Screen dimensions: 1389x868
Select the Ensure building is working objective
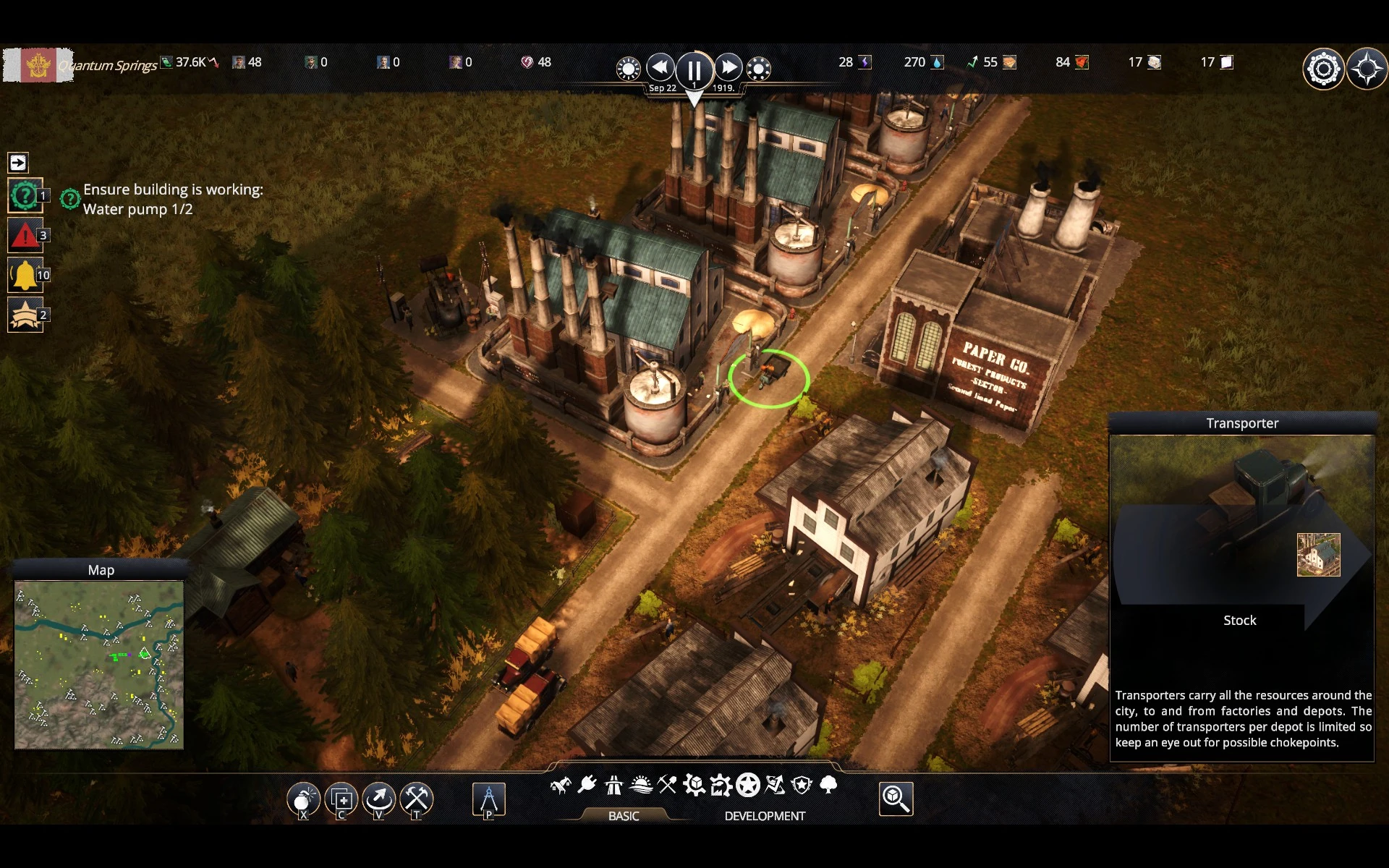click(x=172, y=199)
